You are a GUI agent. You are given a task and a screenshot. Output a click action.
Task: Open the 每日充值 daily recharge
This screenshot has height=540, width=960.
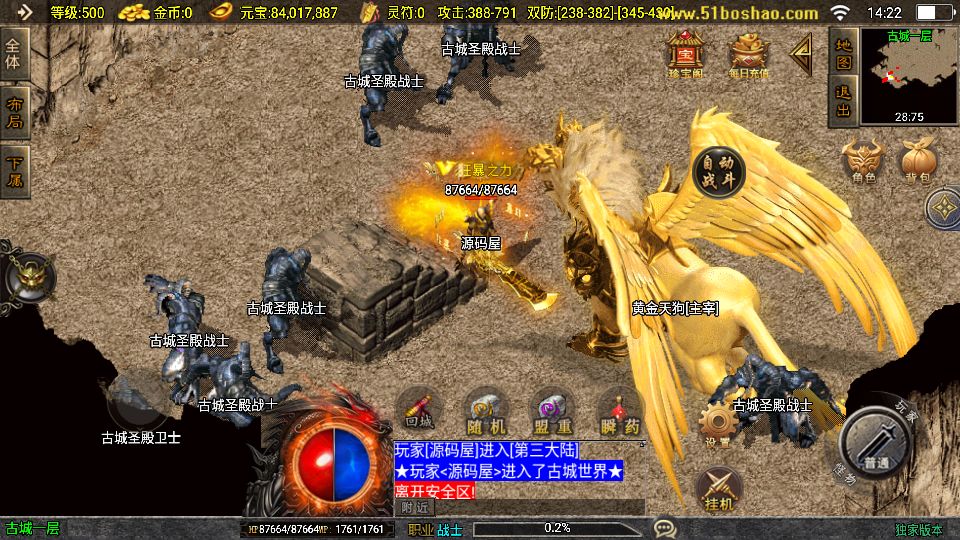point(748,54)
